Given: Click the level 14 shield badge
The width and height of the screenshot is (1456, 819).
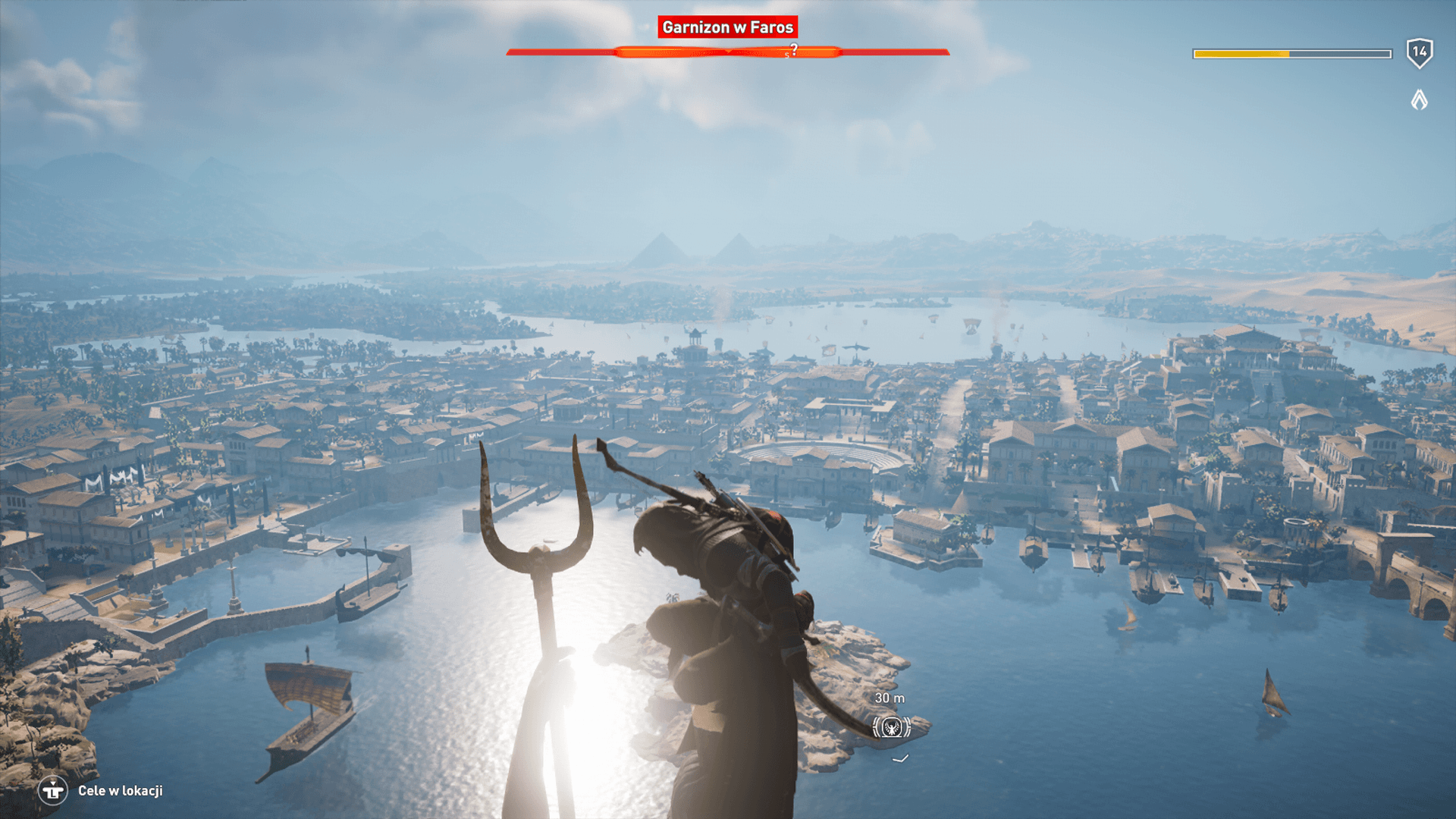Looking at the screenshot, I should [1419, 53].
